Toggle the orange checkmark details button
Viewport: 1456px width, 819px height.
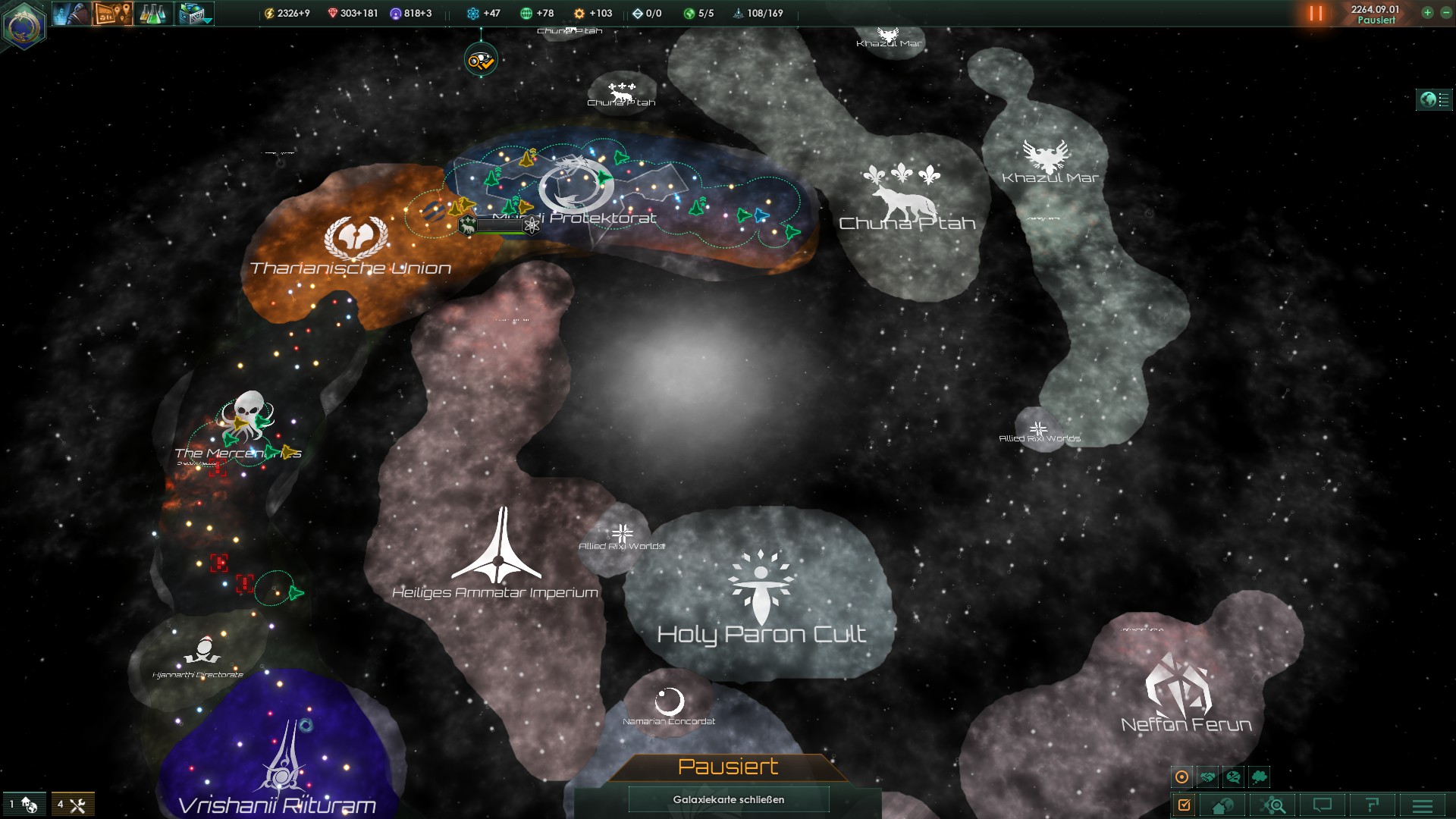[1184, 805]
